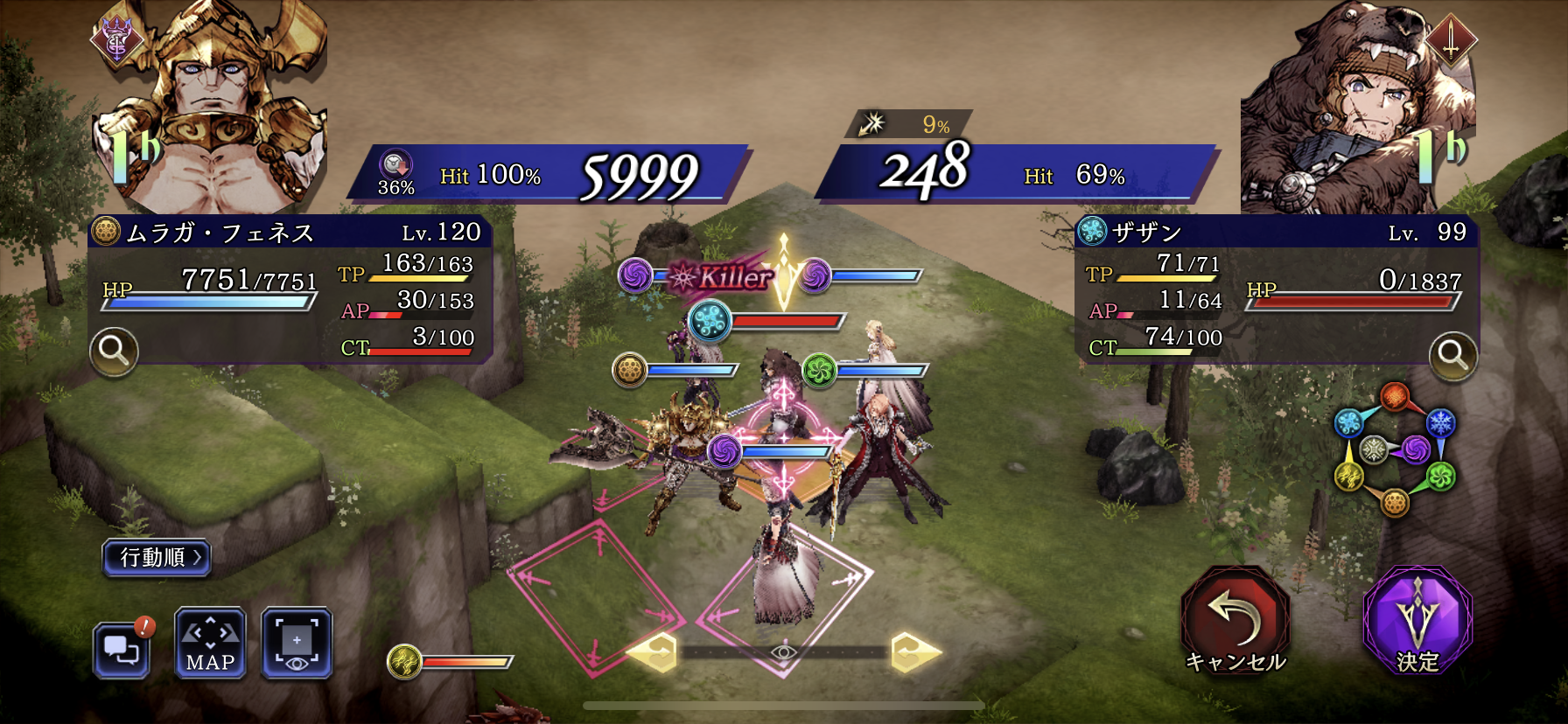The image size is (1568, 724).
Task: Open the MAP view
Action: pyautogui.click(x=210, y=644)
